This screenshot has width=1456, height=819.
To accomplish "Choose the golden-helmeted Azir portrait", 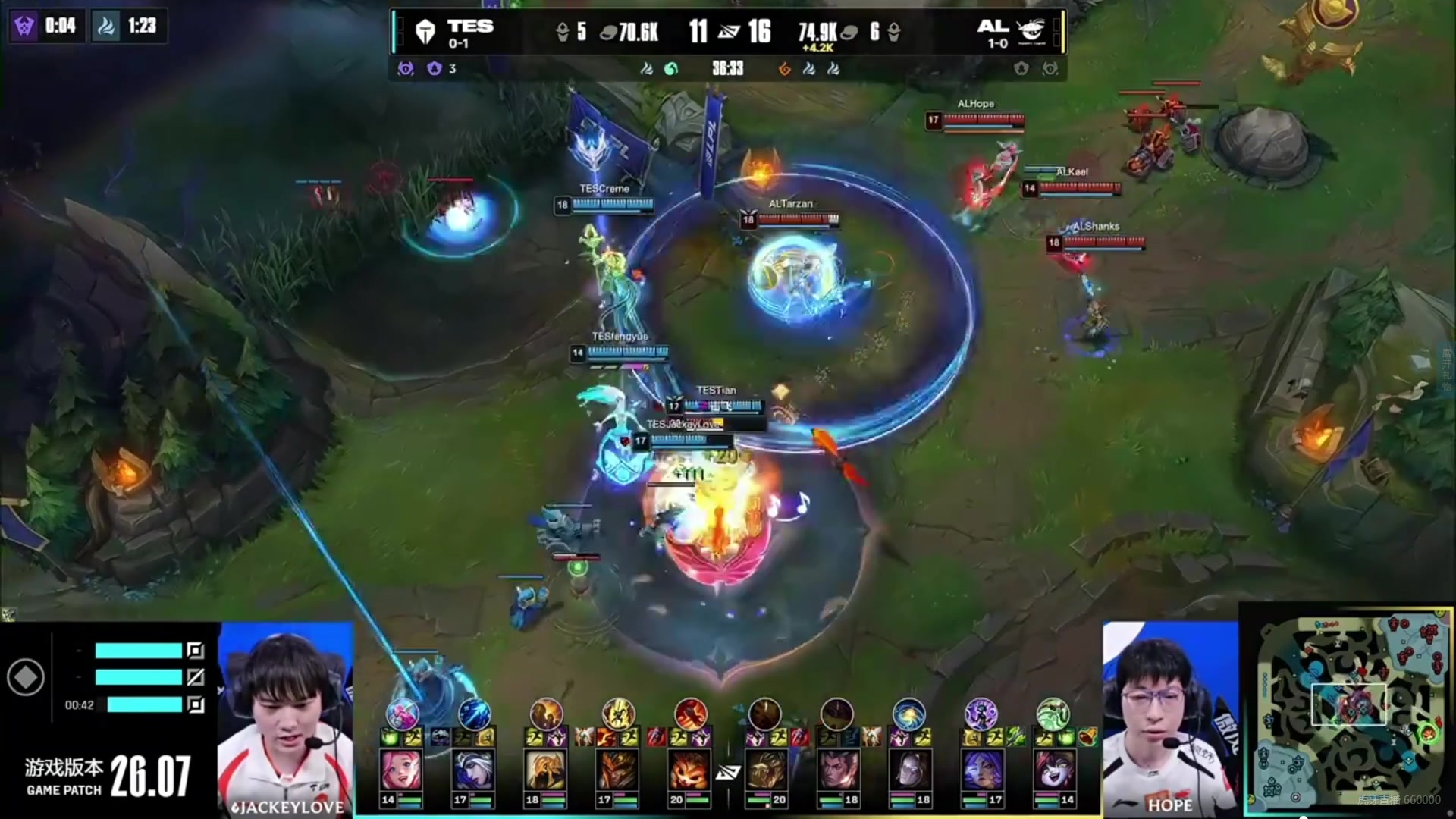I will pos(544,770).
